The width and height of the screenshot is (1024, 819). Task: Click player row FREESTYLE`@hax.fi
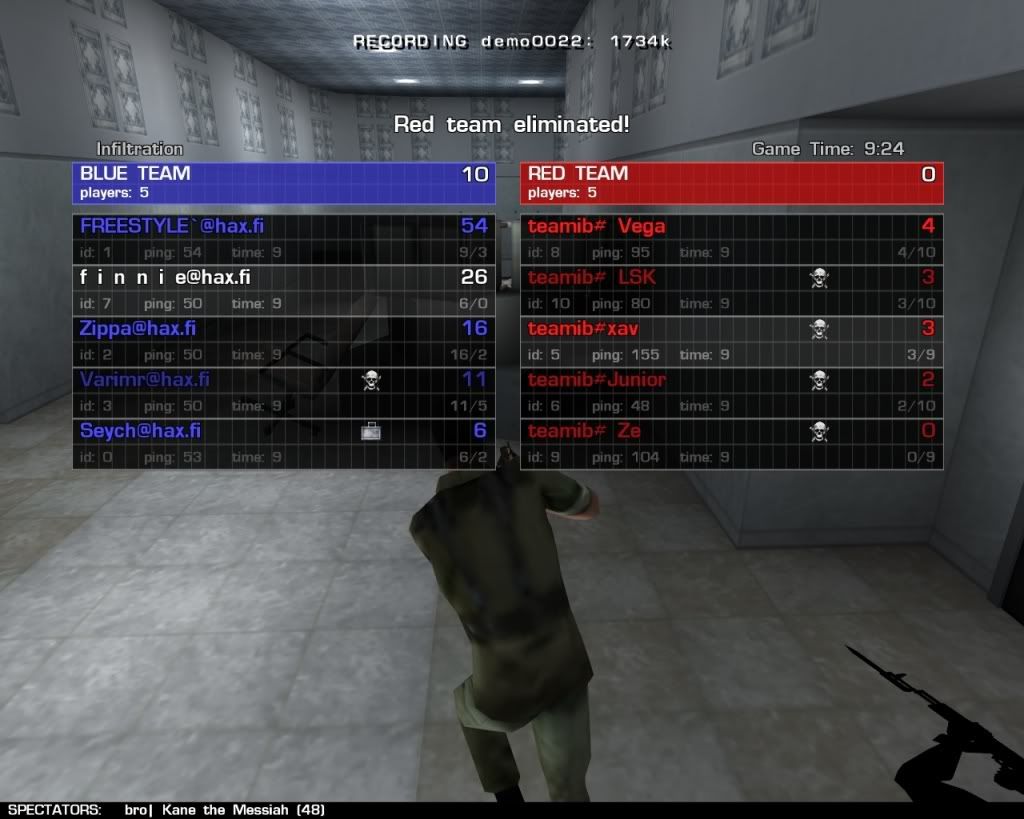pos(283,238)
